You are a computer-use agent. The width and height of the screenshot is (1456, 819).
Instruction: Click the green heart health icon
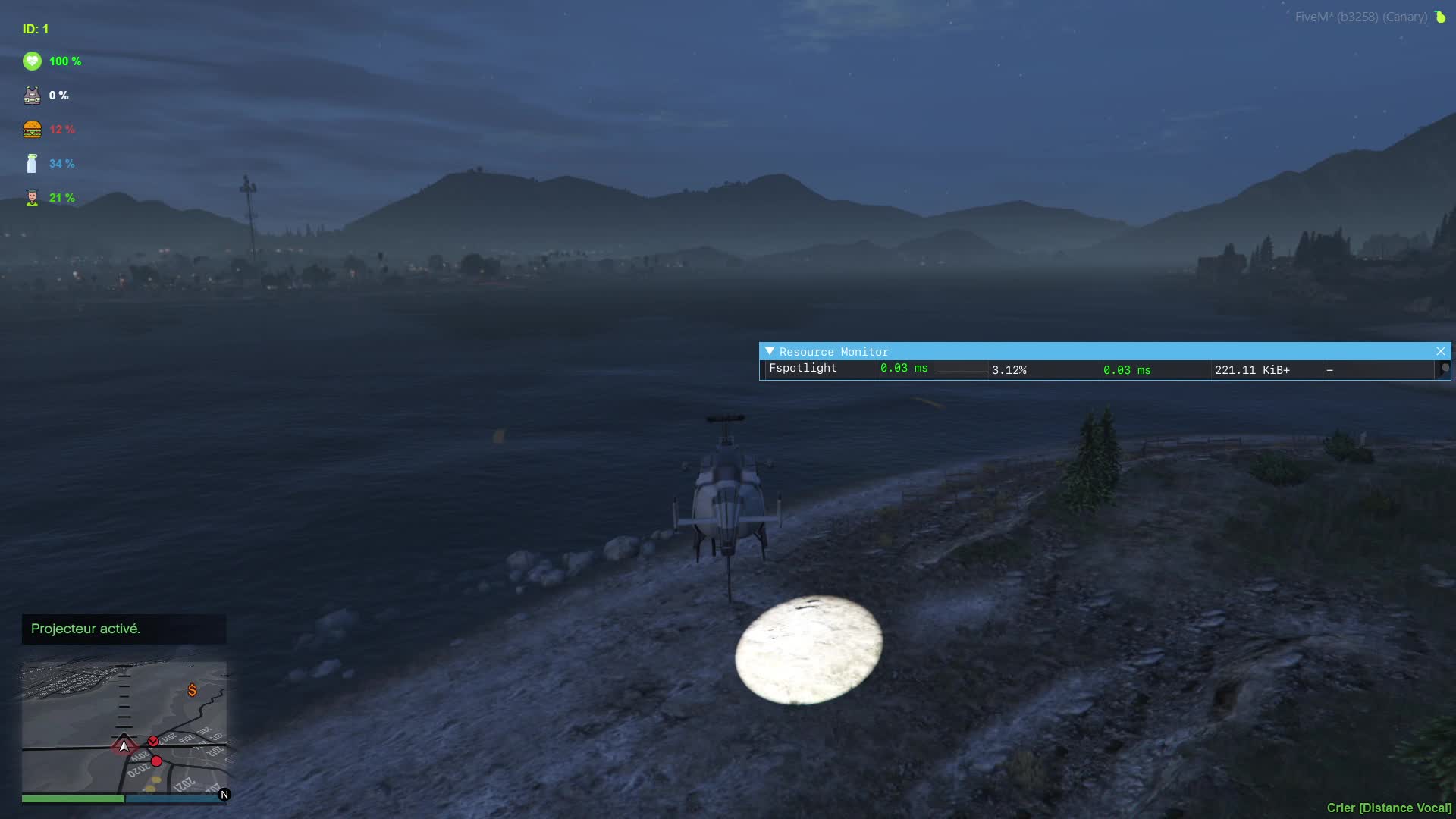[x=32, y=61]
